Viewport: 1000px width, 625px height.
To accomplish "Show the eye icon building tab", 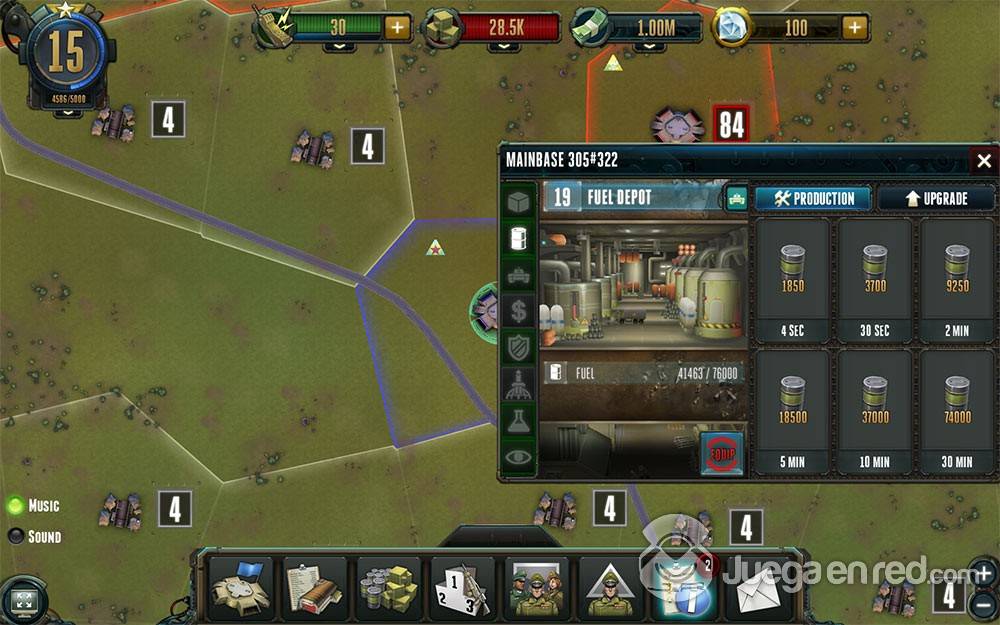I will (x=518, y=458).
